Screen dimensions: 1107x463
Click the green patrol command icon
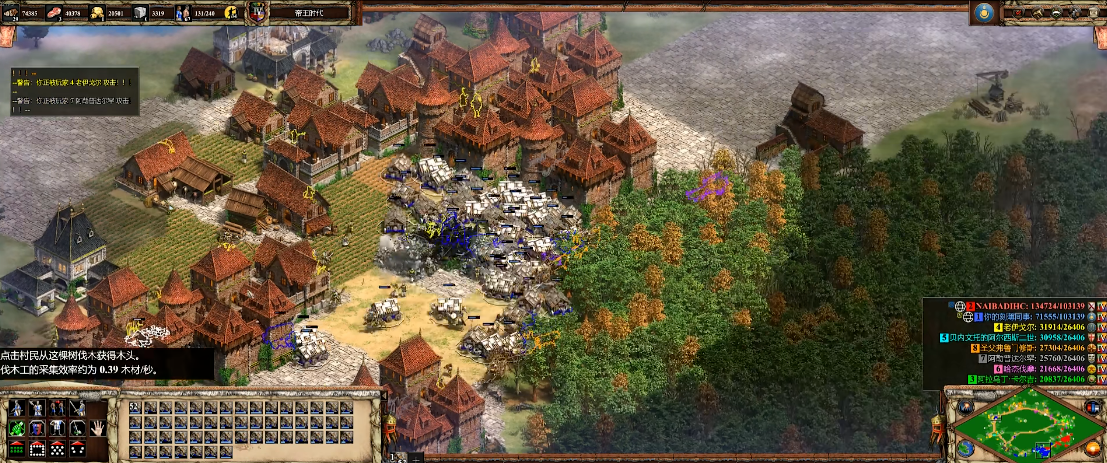tap(18, 428)
